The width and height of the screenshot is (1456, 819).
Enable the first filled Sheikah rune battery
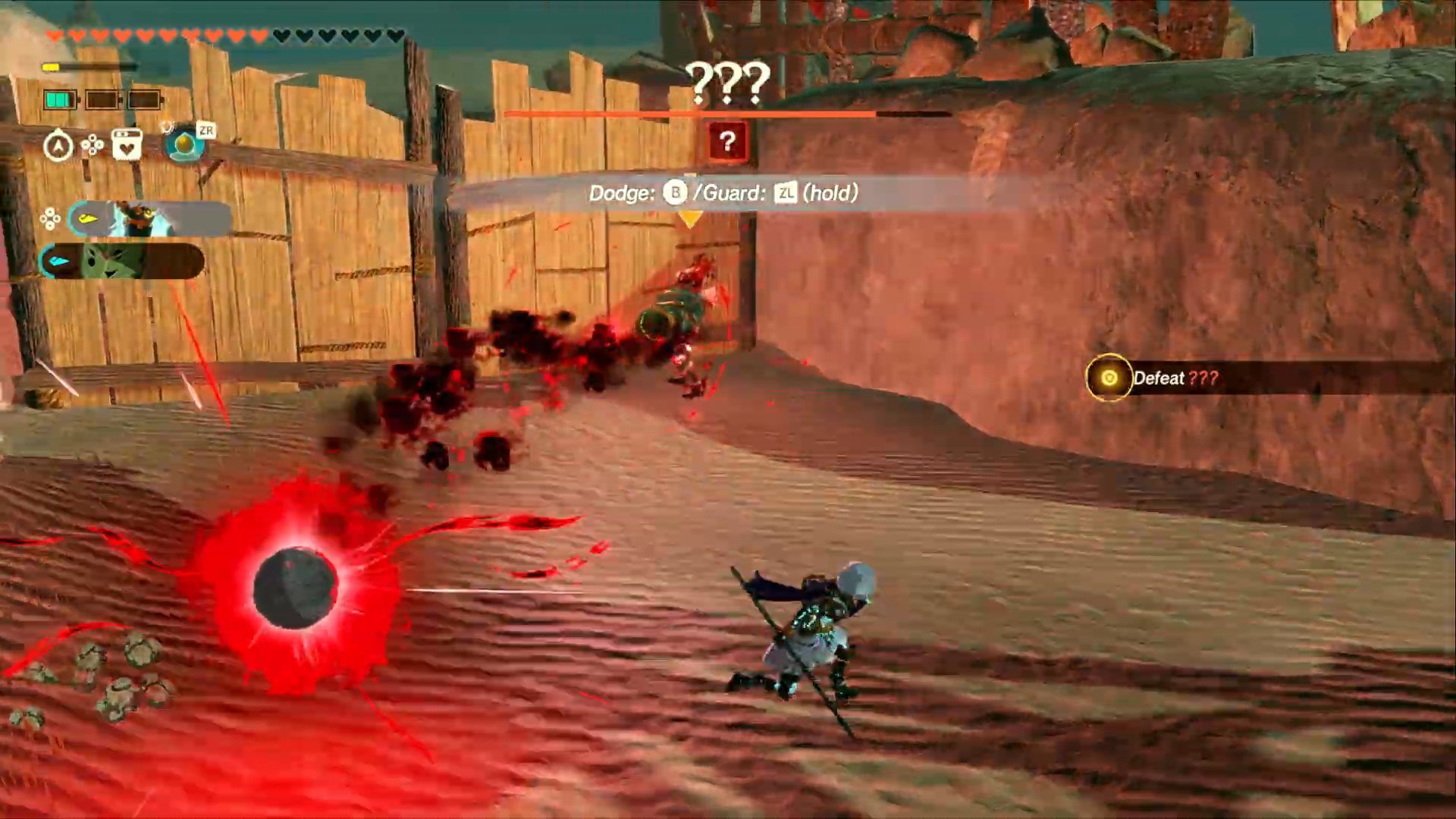tap(59, 99)
